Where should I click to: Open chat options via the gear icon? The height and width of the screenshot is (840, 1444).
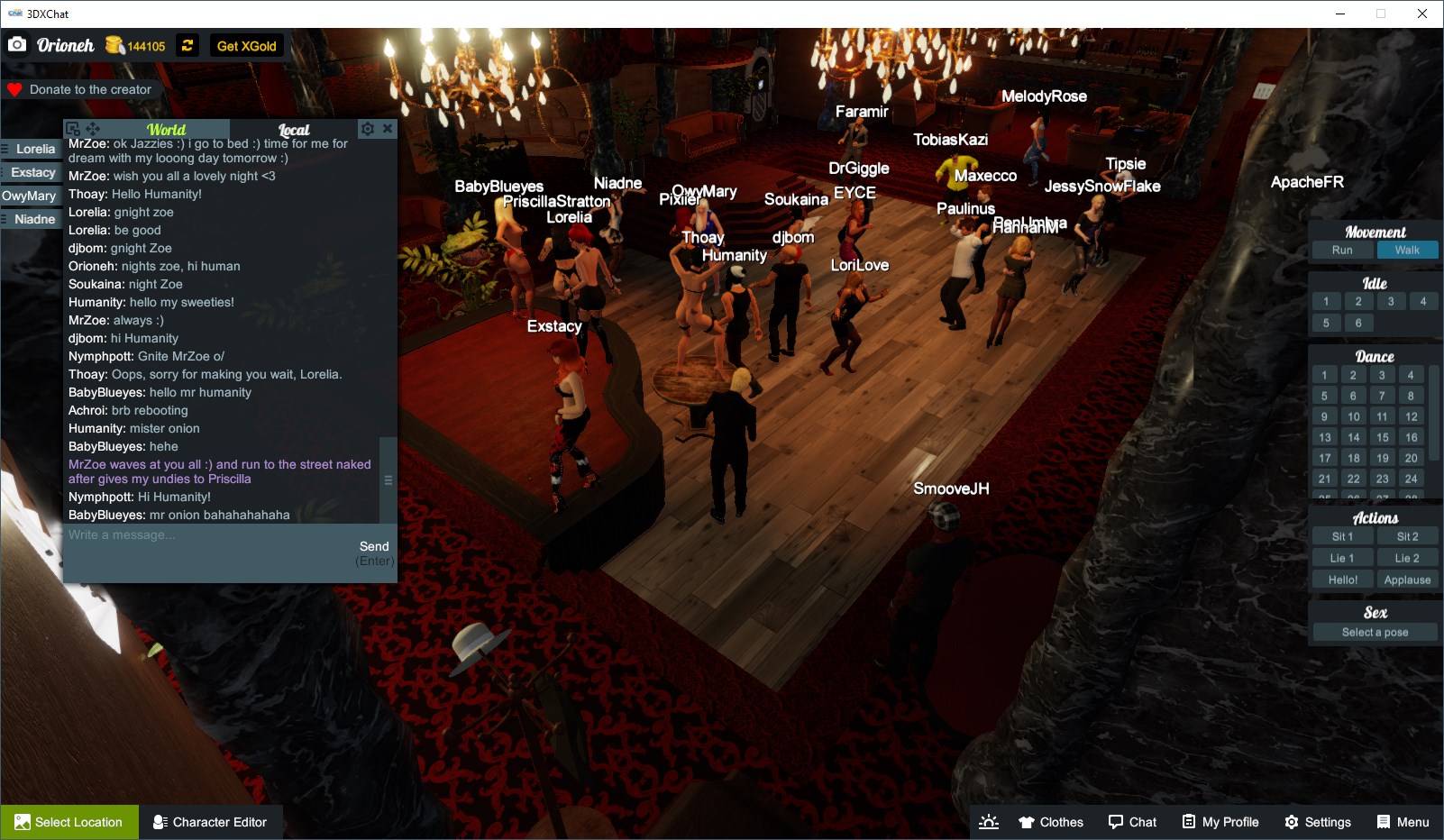coord(367,128)
